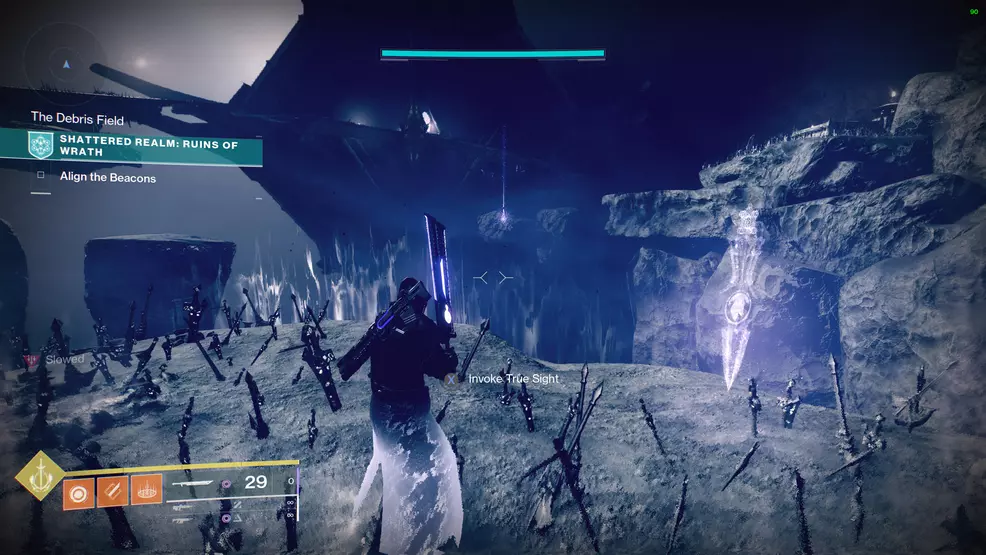Click the Shattered Realm emblem badge
Viewport: 986px width, 555px height.
[x=40, y=146]
